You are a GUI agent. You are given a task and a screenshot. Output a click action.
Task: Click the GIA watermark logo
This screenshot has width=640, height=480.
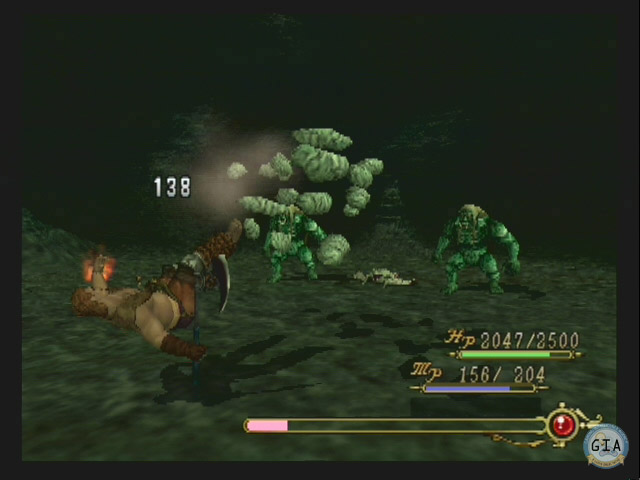[x=606, y=445]
